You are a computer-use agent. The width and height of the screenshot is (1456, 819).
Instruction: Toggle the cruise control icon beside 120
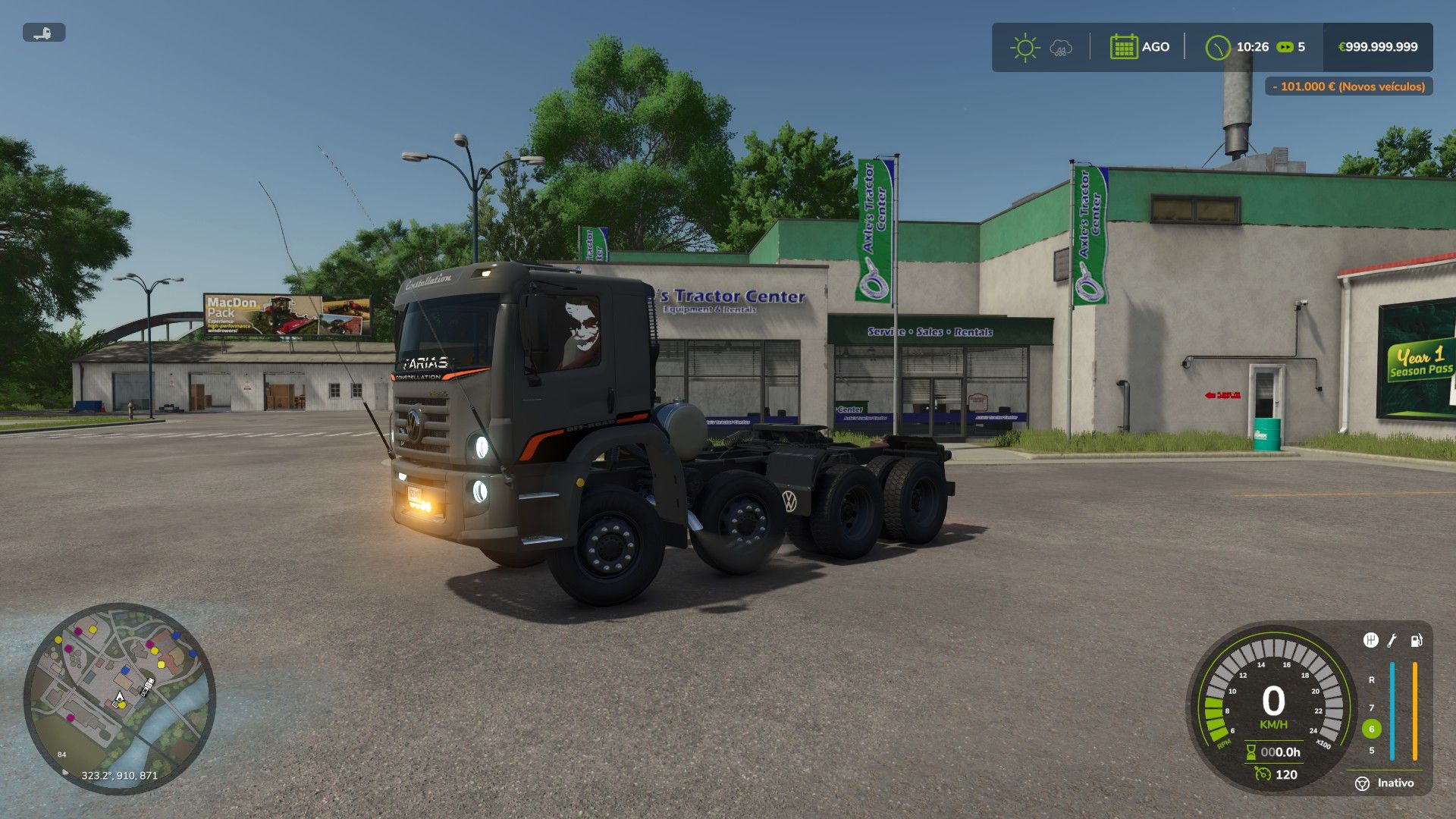pos(1263,774)
